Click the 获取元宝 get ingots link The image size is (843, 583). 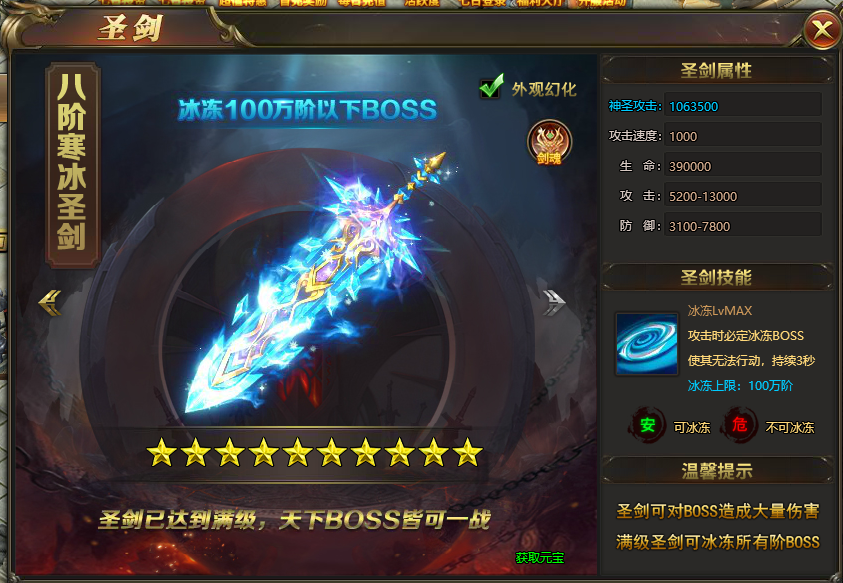pyautogui.click(x=539, y=557)
